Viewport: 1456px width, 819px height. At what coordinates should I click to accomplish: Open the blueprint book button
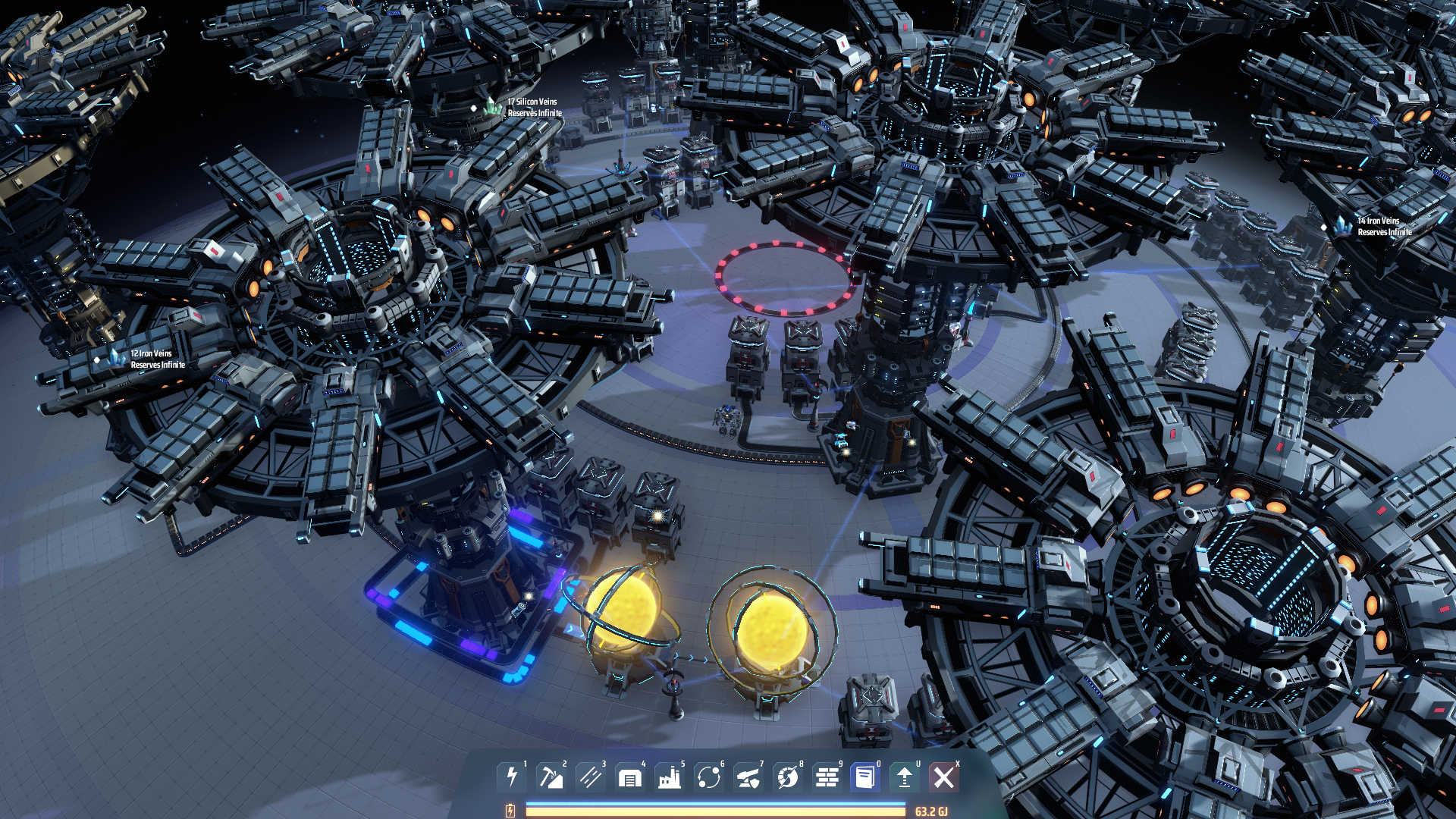[865, 777]
